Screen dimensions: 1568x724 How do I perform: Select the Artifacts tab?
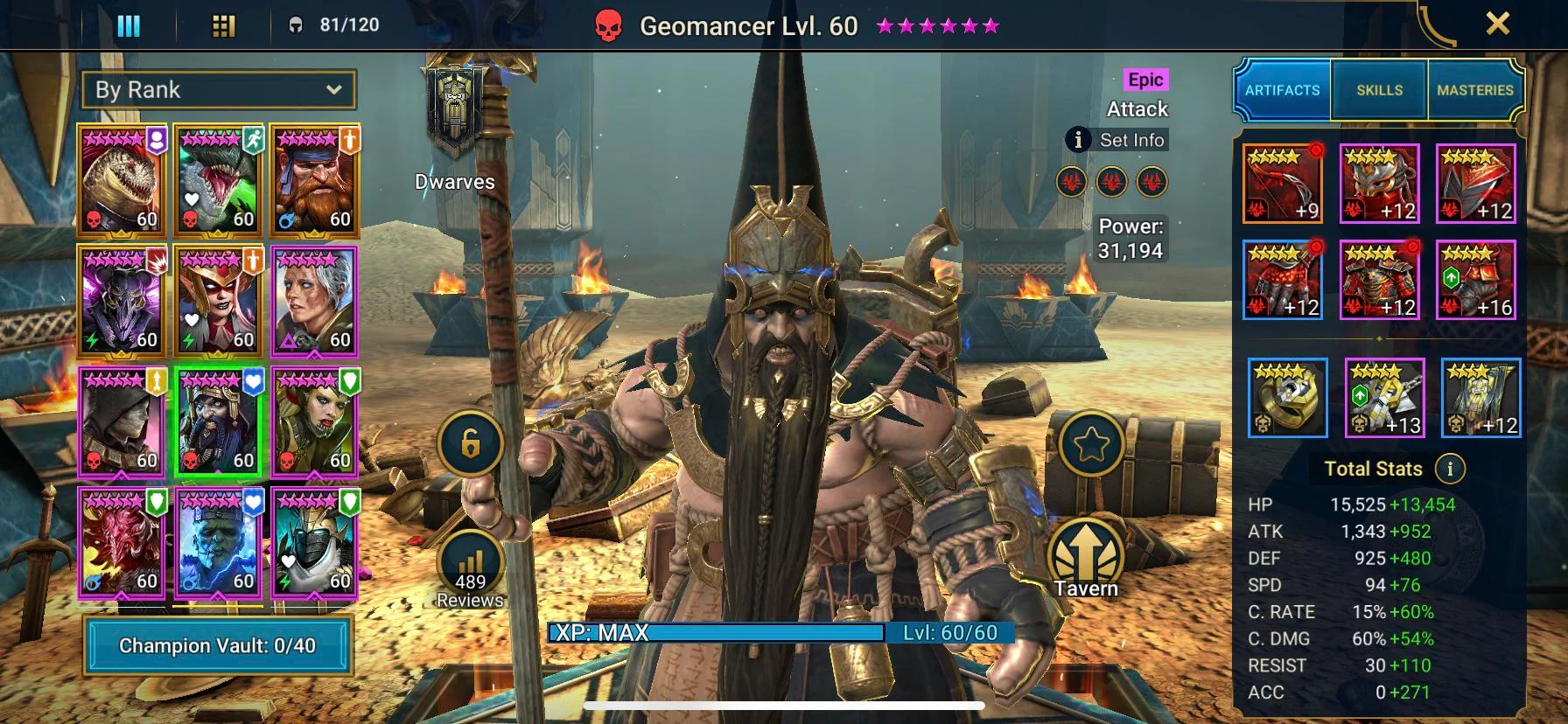(x=1282, y=90)
